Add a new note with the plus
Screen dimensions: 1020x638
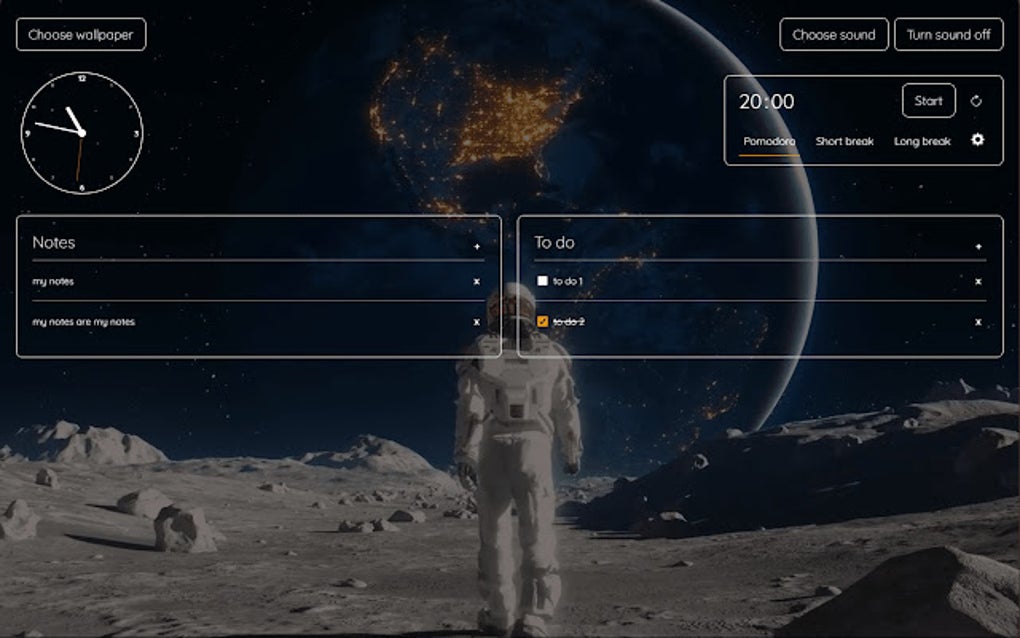(x=477, y=246)
